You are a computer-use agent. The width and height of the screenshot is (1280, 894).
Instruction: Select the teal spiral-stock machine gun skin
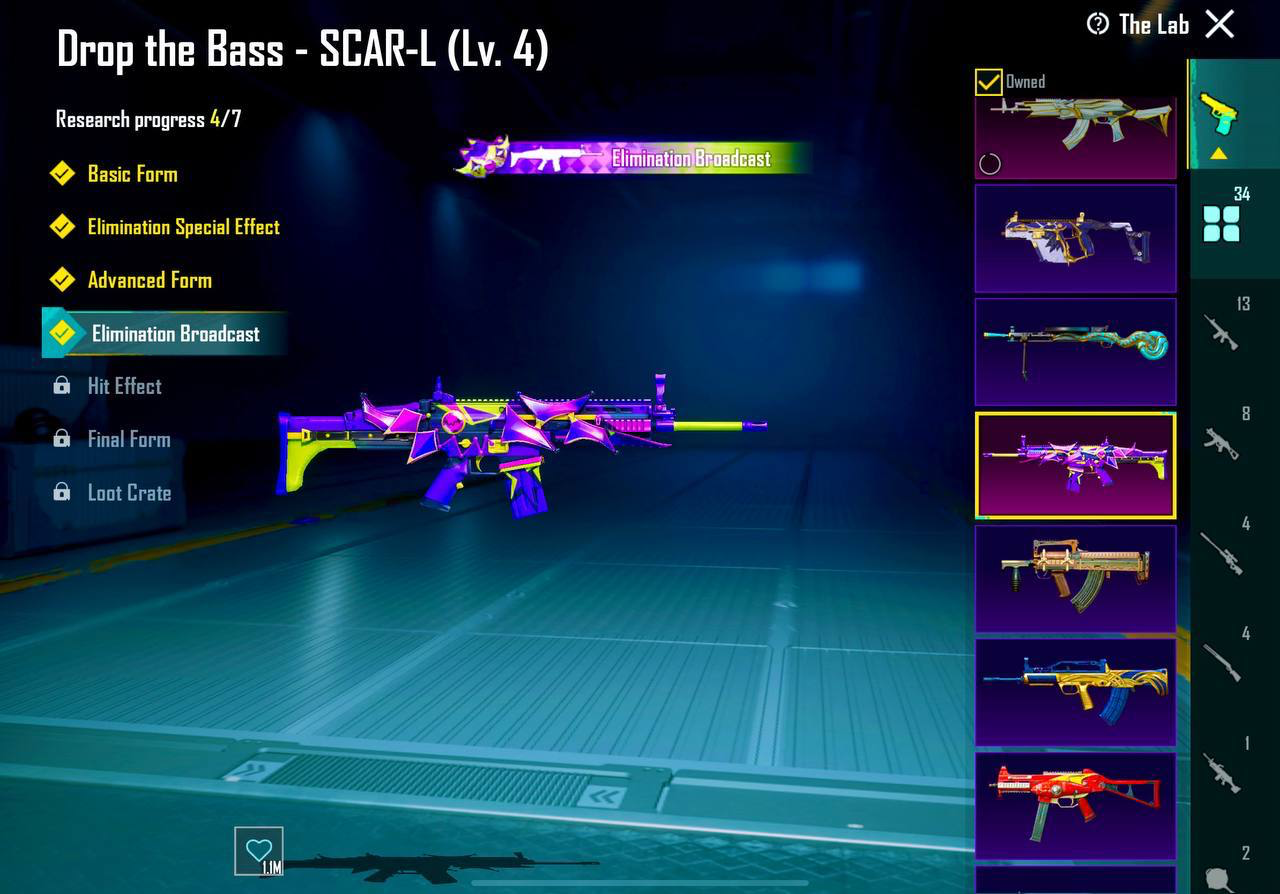click(x=1075, y=351)
